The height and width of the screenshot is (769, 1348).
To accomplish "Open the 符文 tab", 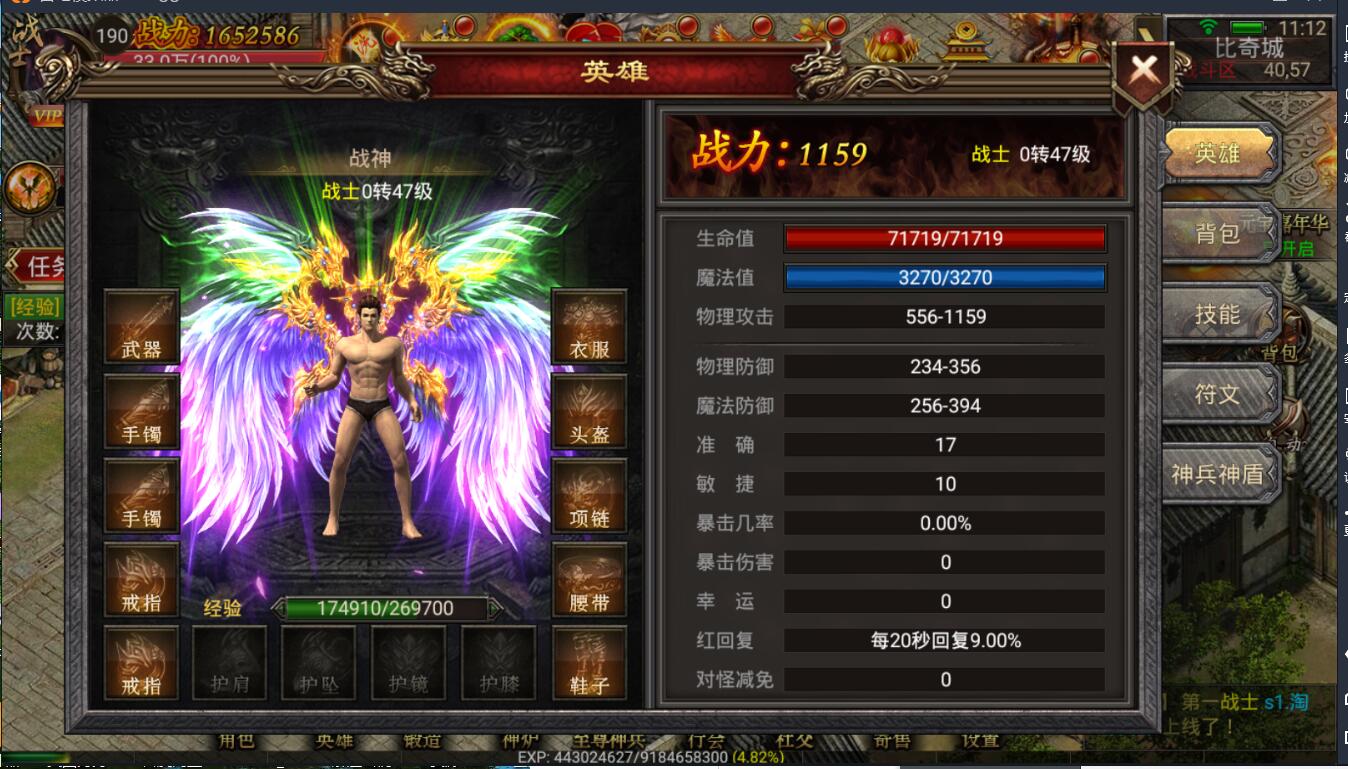I will (x=1218, y=394).
